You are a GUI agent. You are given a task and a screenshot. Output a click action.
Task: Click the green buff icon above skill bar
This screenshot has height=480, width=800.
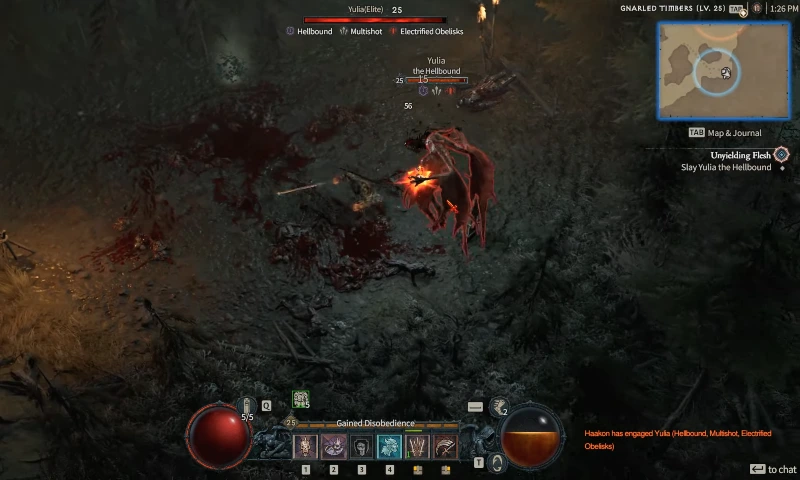click(x=299, y=399)
